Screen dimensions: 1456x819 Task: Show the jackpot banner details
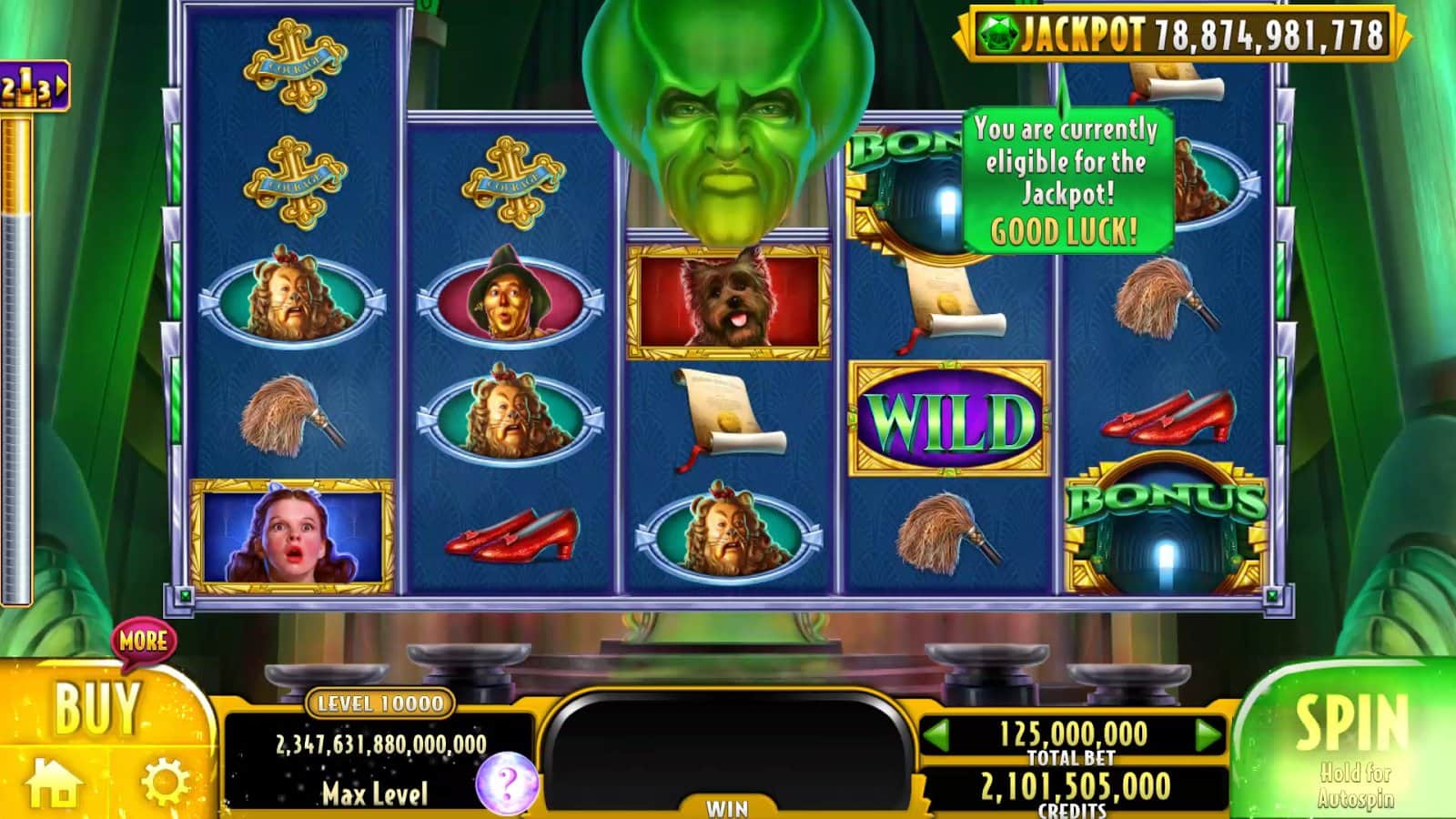coord(1181,35)
